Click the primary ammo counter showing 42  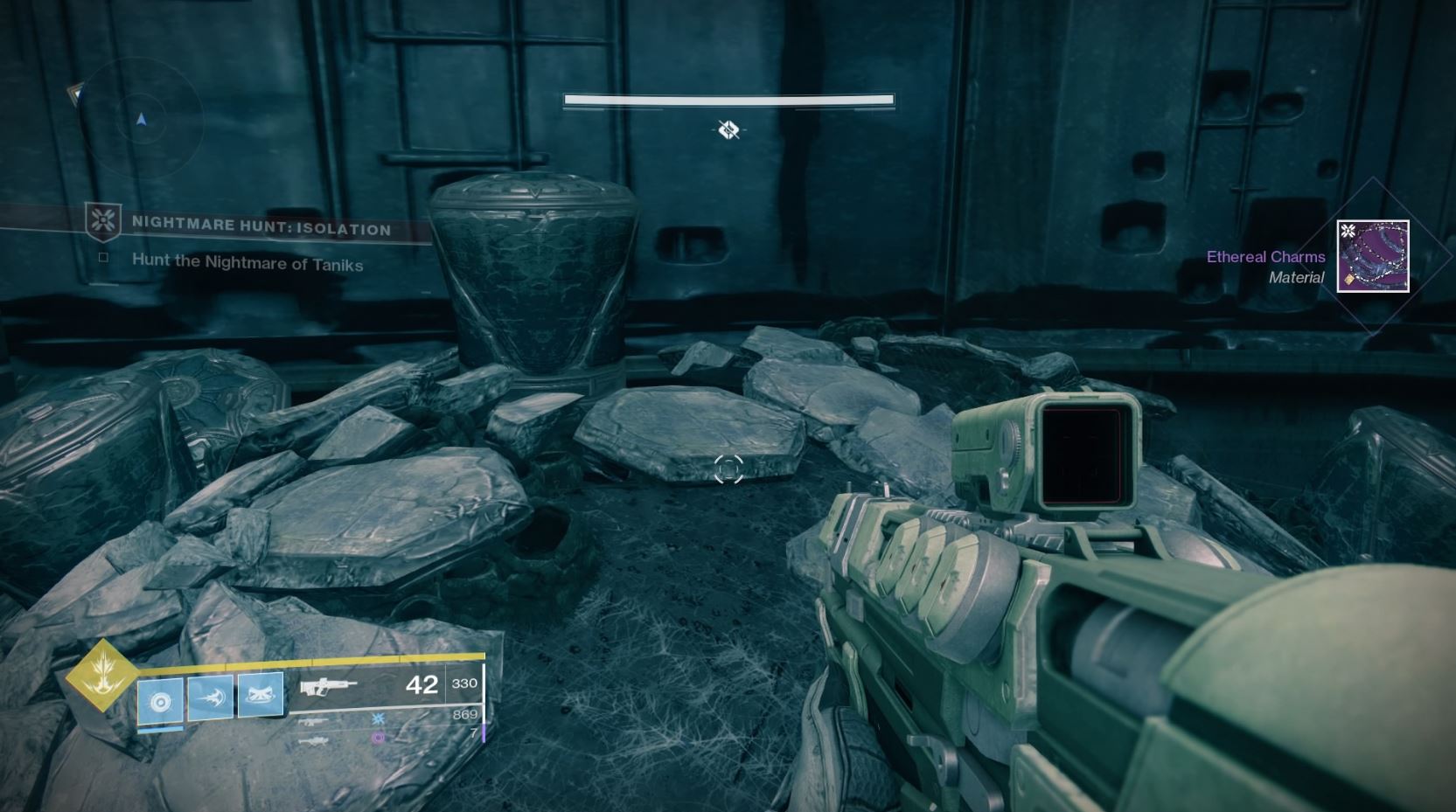pos(421,685)
